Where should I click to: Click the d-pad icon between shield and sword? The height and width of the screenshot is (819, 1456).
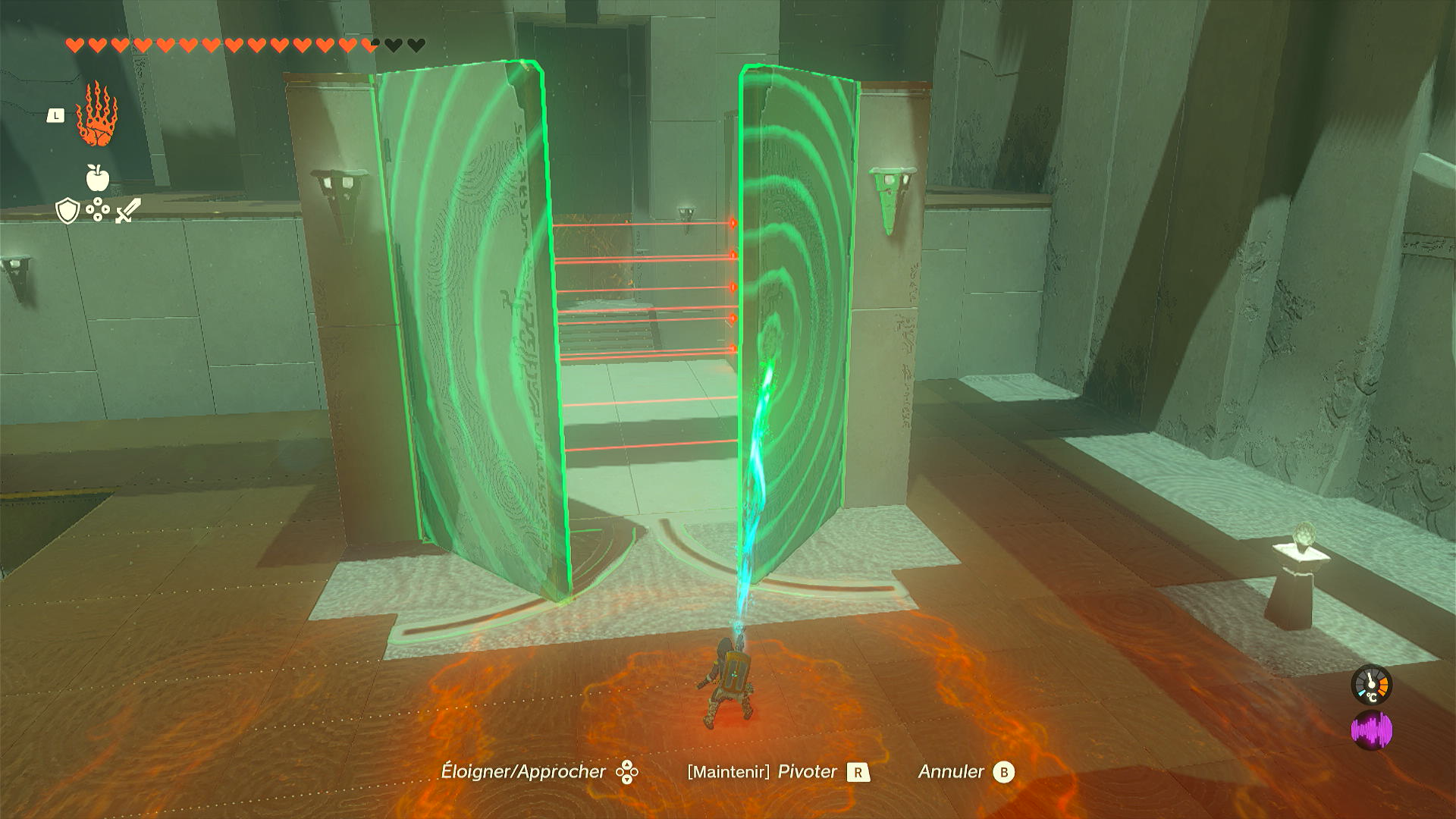(x=97, y=209)
